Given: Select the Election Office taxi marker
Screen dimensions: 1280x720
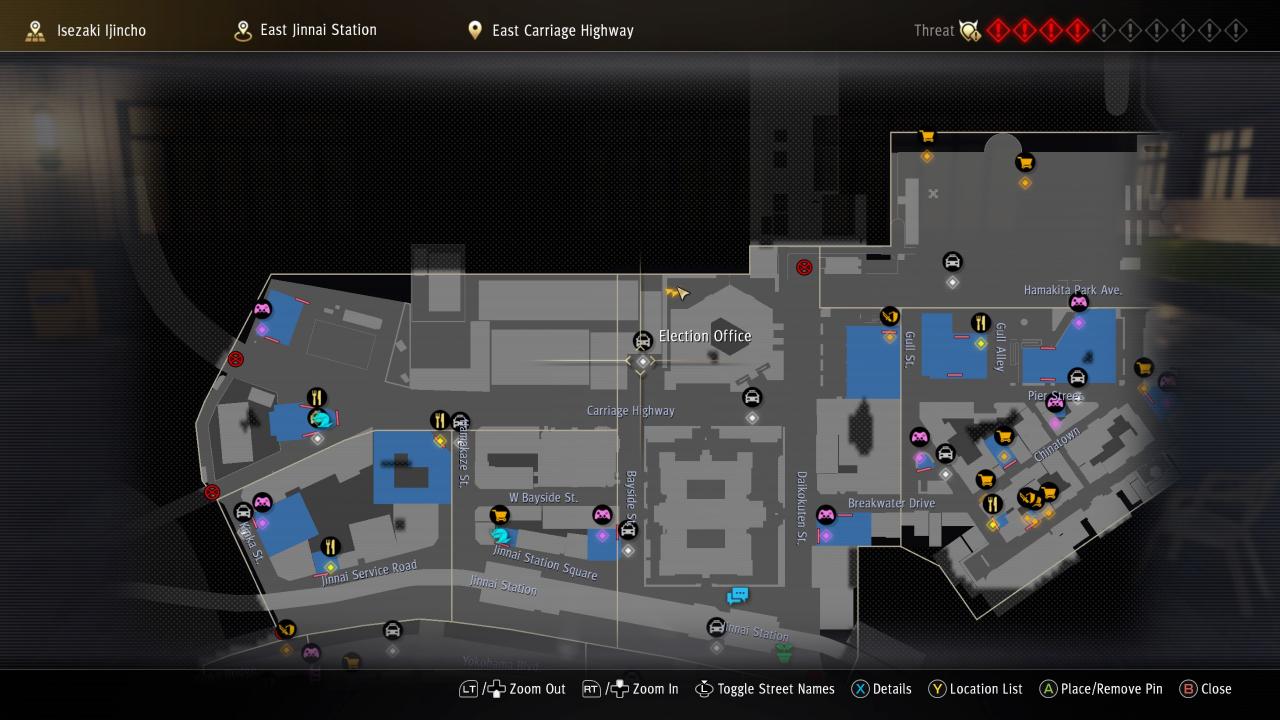Looking at the screenshot, I should coord(643,341).
